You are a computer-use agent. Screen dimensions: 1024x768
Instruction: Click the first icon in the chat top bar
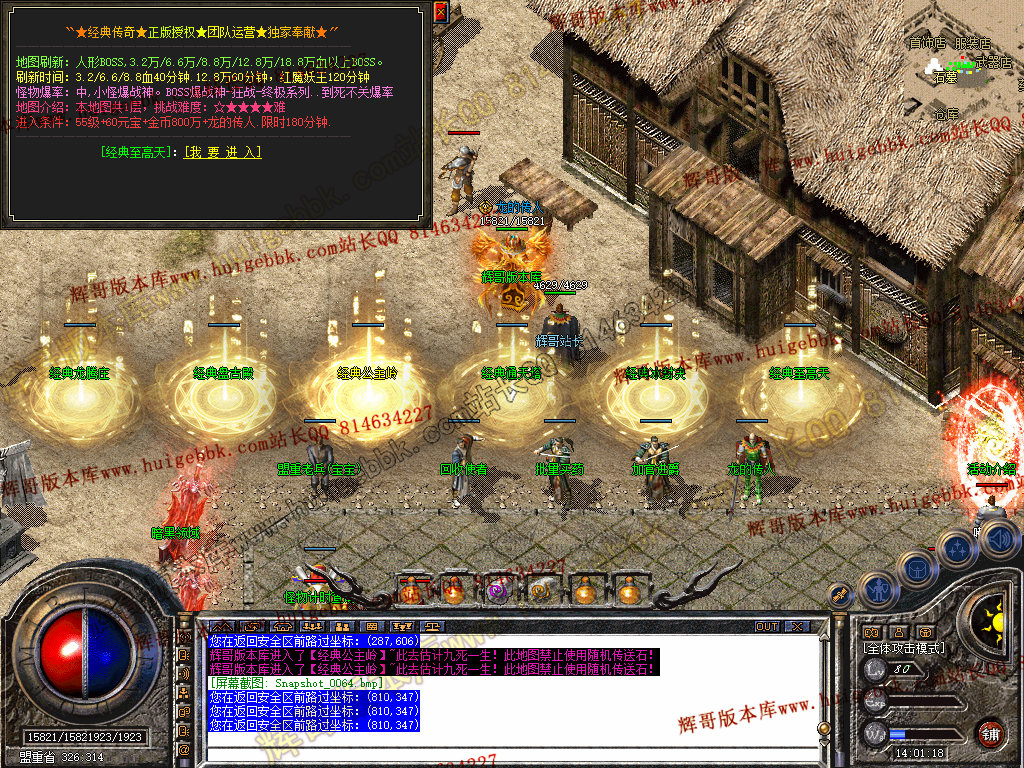pos(220,627)
